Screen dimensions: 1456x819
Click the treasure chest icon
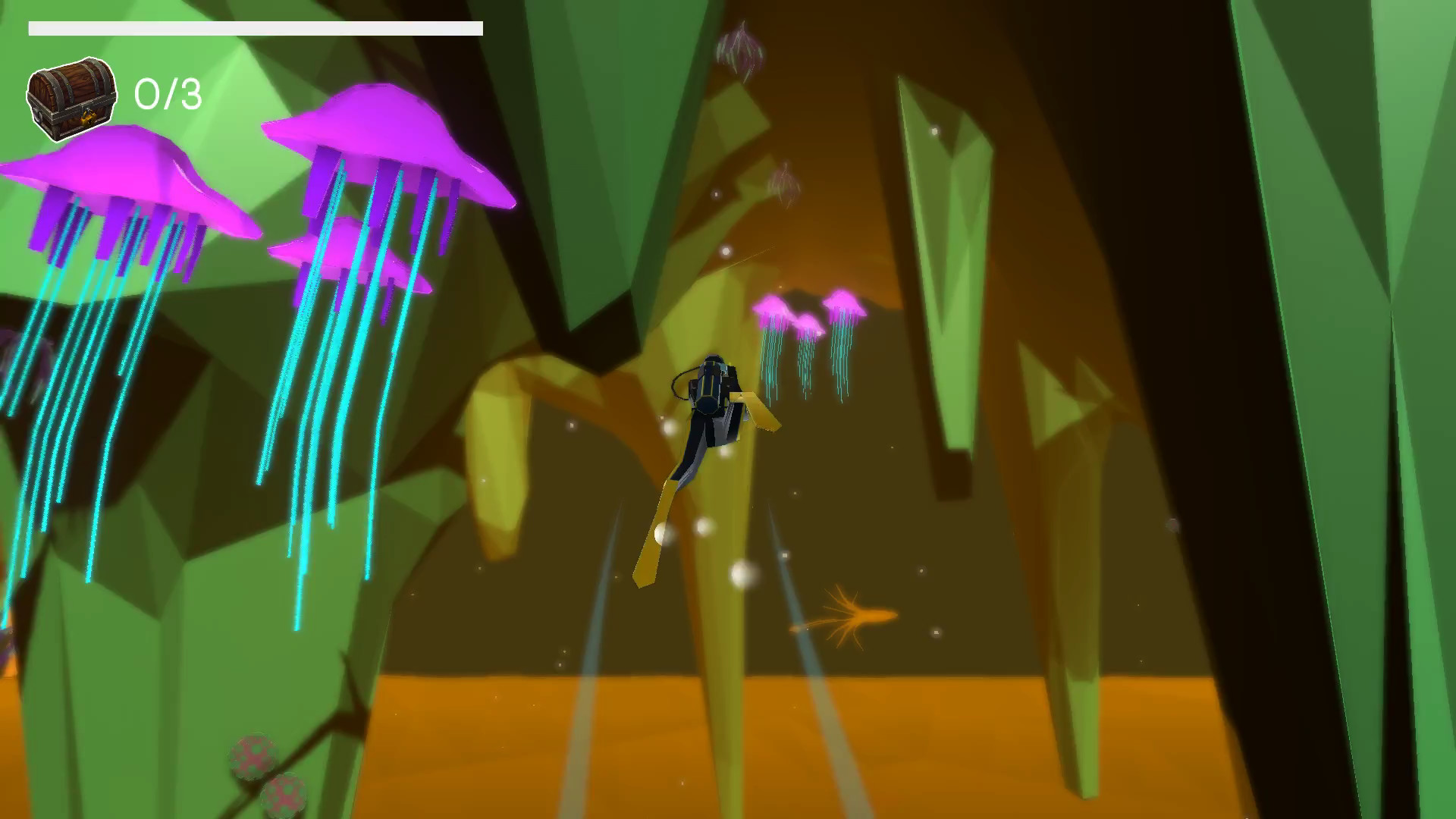(71, 97)
